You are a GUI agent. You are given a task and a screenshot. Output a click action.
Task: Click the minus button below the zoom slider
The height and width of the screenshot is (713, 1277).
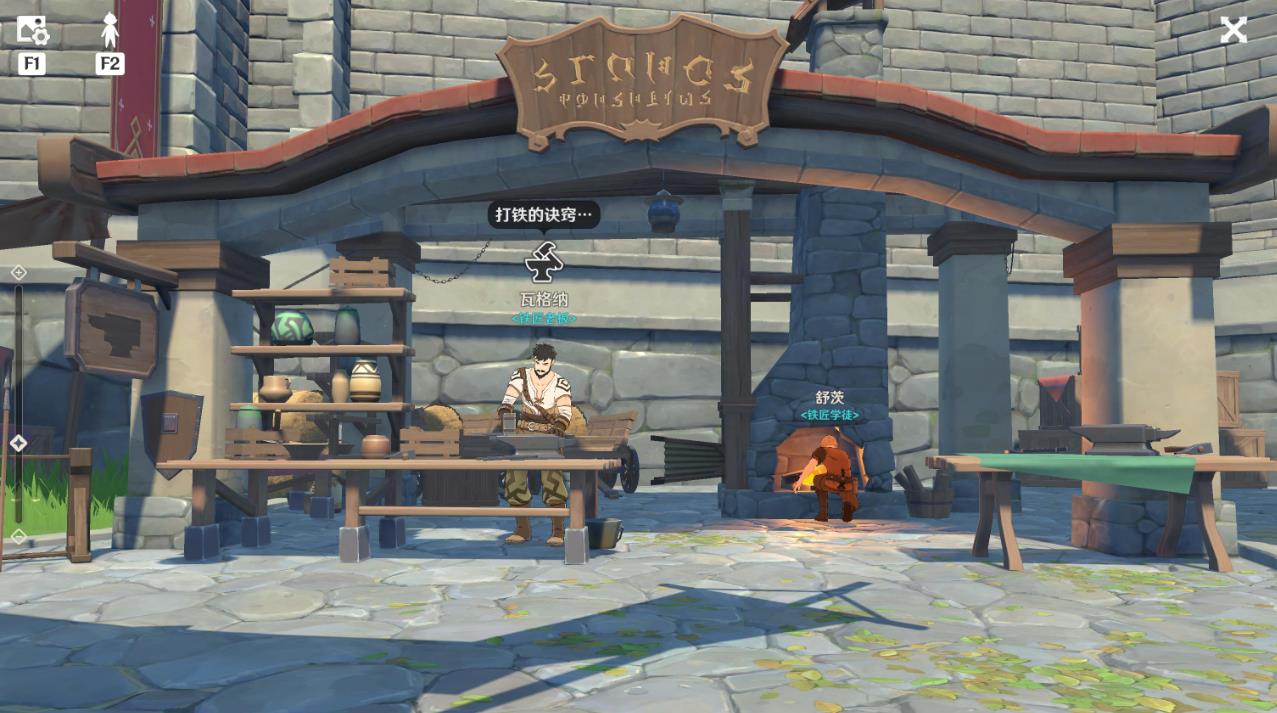pos(18,537)
